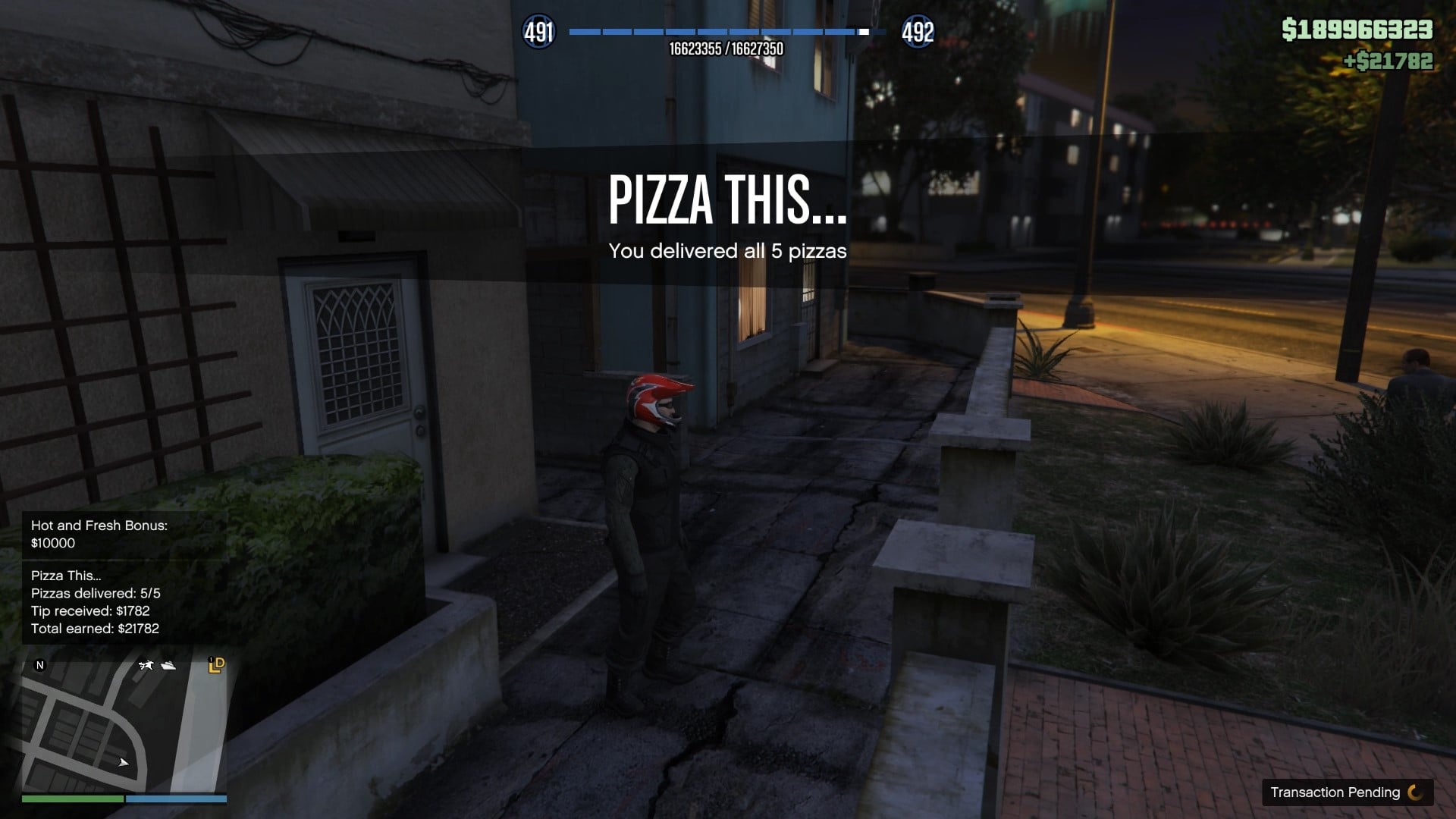
Task: Select the yacht blip on the minimap
Action: (168, 666)
